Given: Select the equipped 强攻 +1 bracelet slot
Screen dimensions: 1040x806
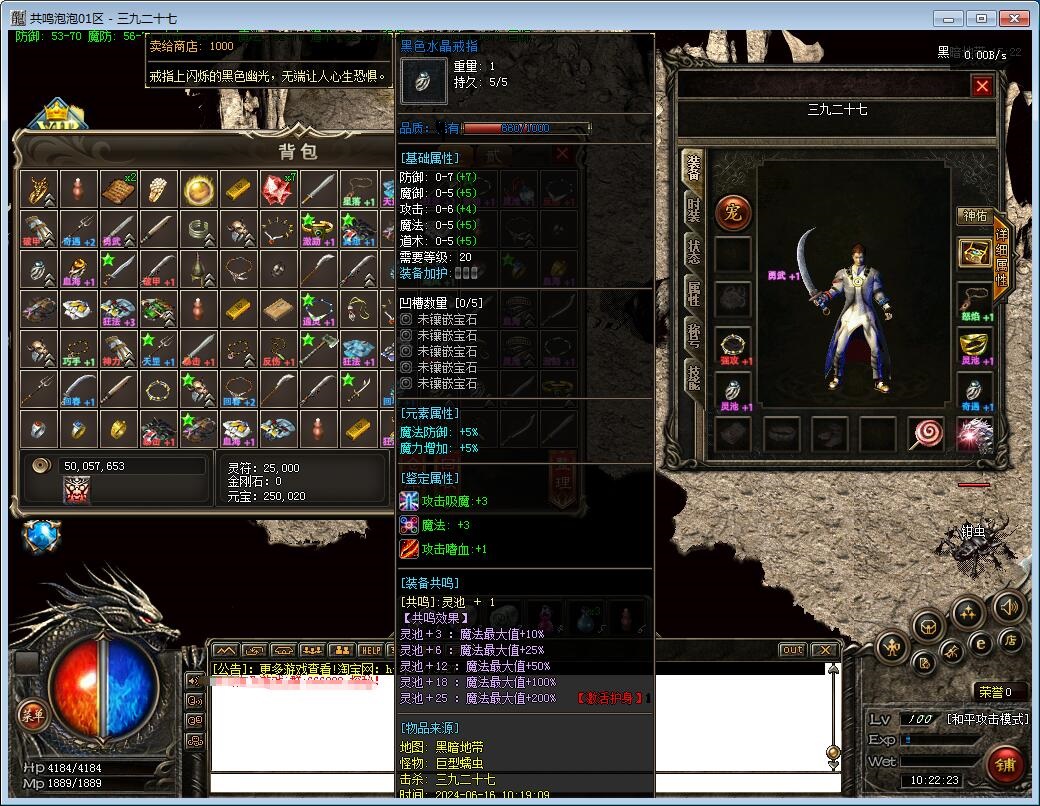Looking at the screenshot, I should 733,345.
